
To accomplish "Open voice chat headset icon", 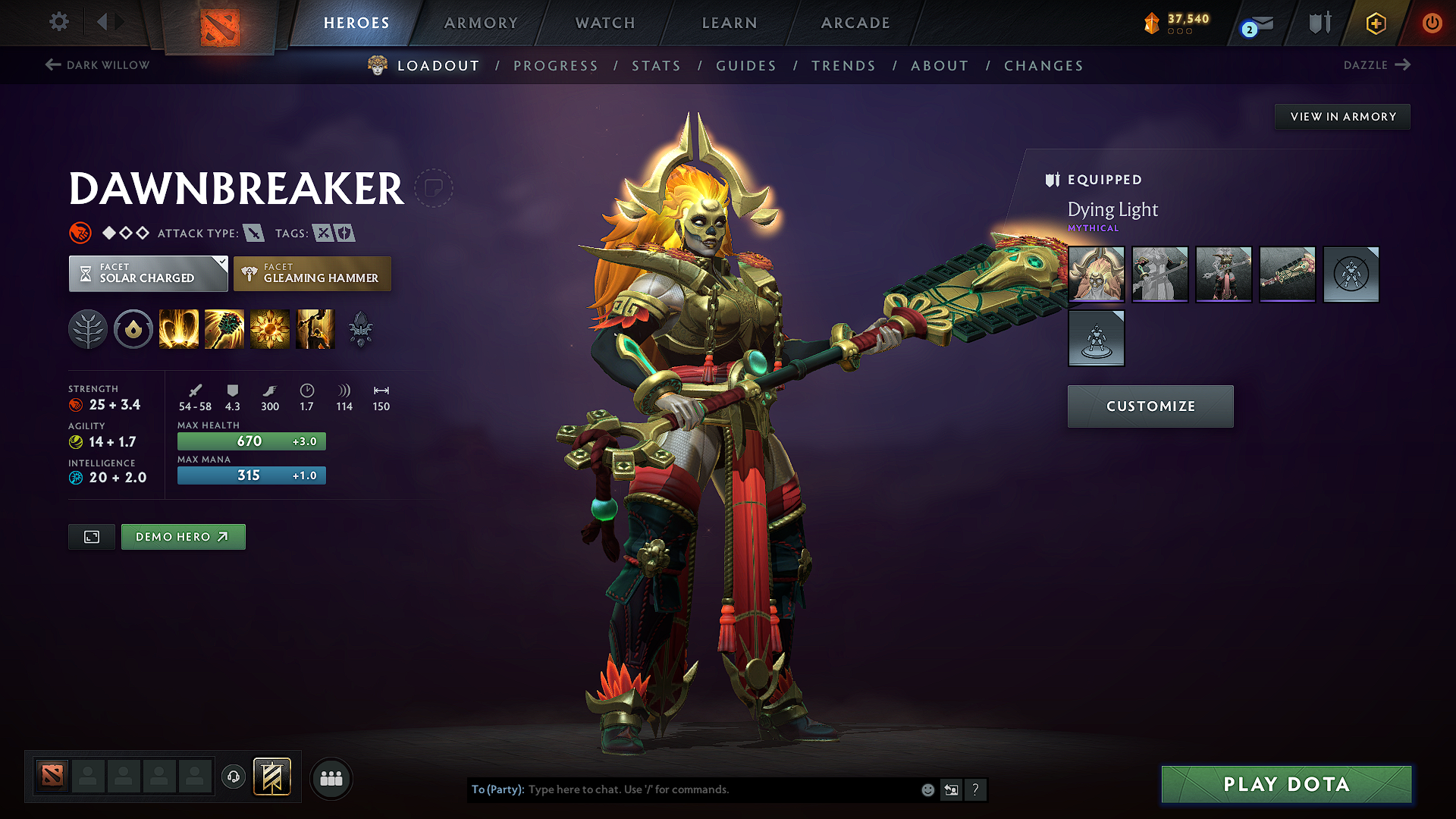I will coord(233,778).
